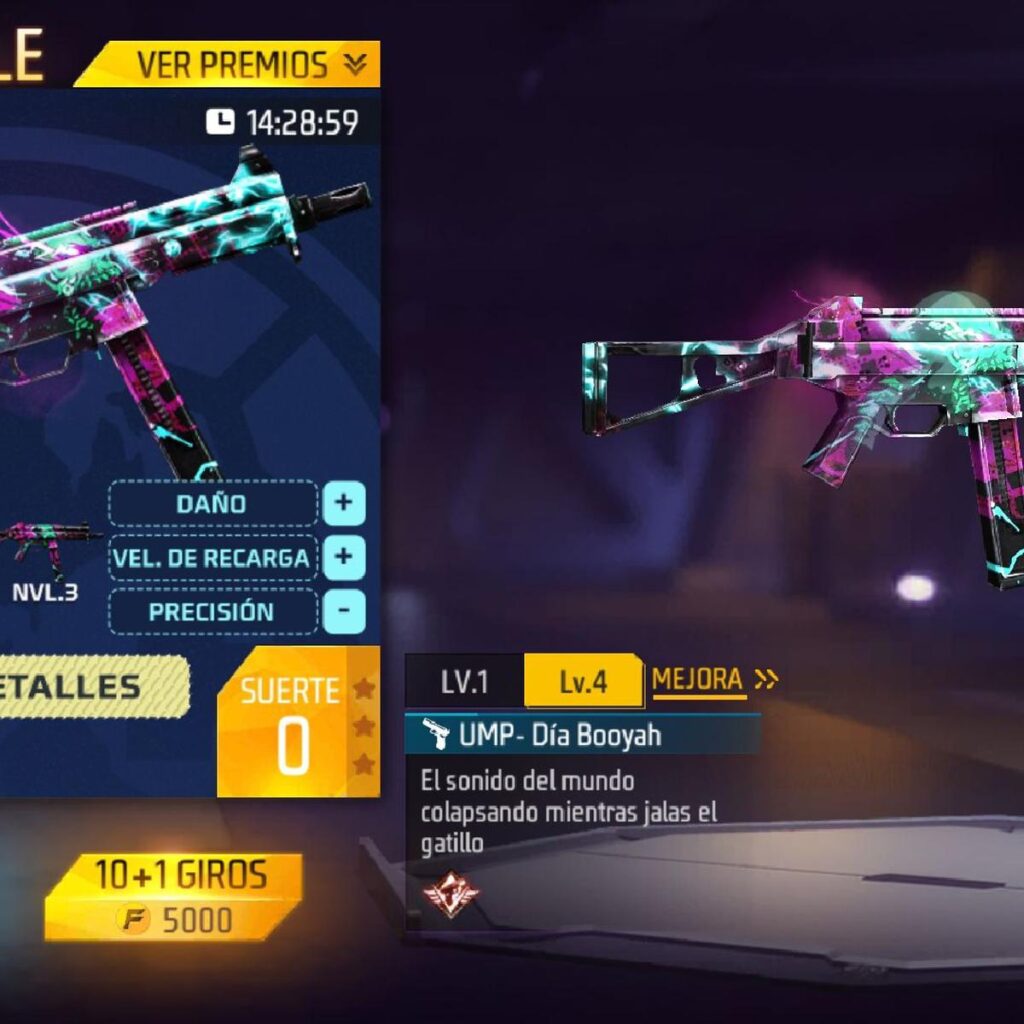Viewport: 1024px width, 1024px height.
Task: Open the DETALLES details button
Action: point(90,687)
